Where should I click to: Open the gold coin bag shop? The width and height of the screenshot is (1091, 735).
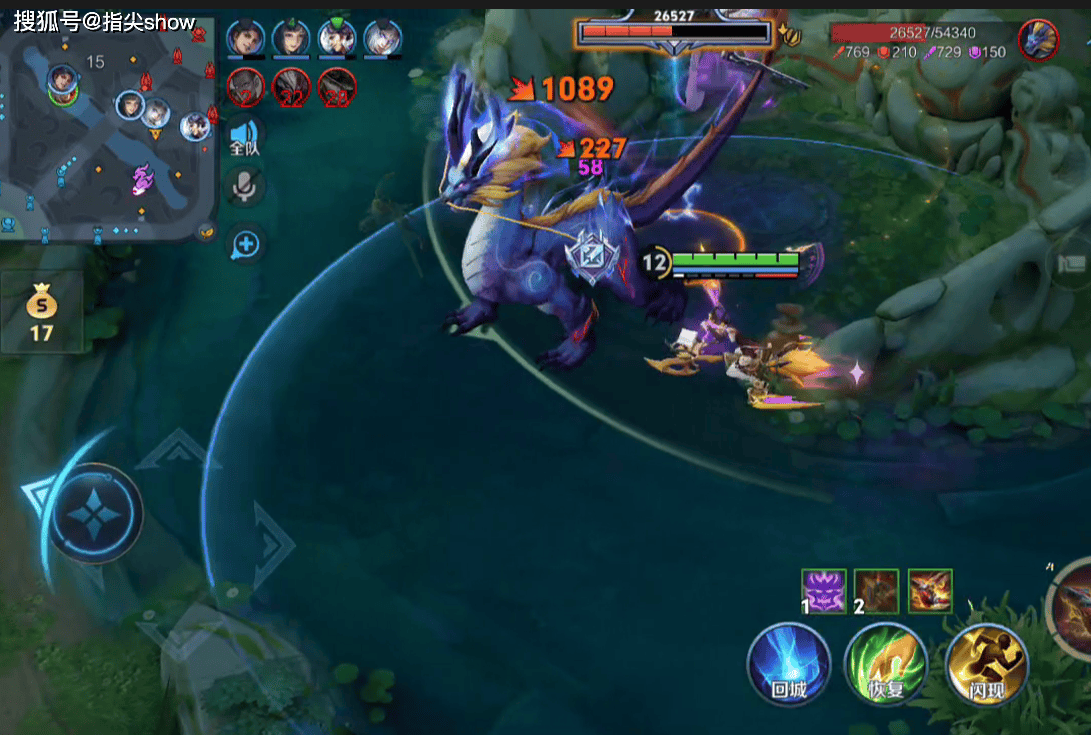coord(41,312)
